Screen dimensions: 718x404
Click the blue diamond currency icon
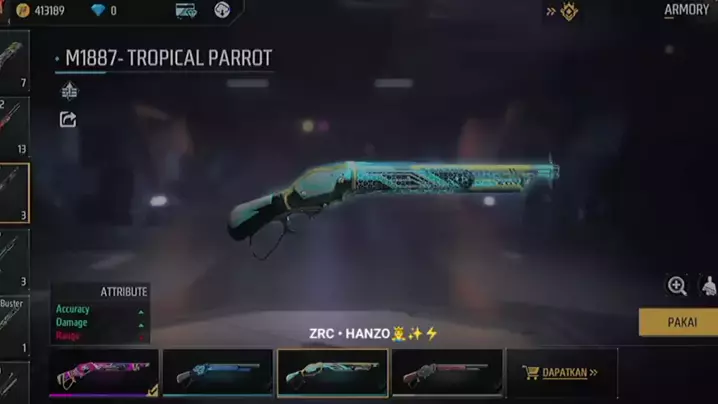pyautogui.click(x=98, y=11)
